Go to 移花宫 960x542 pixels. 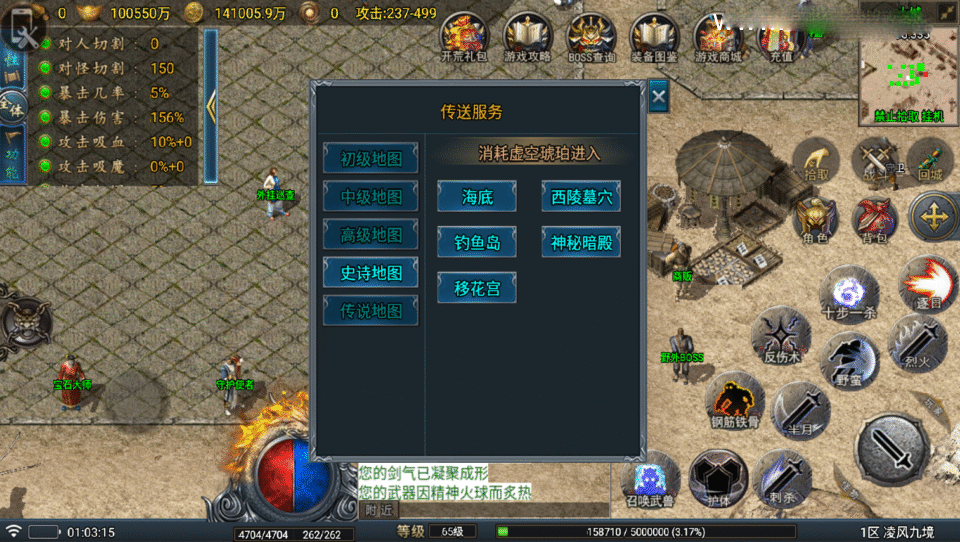(x=477, y=288)
